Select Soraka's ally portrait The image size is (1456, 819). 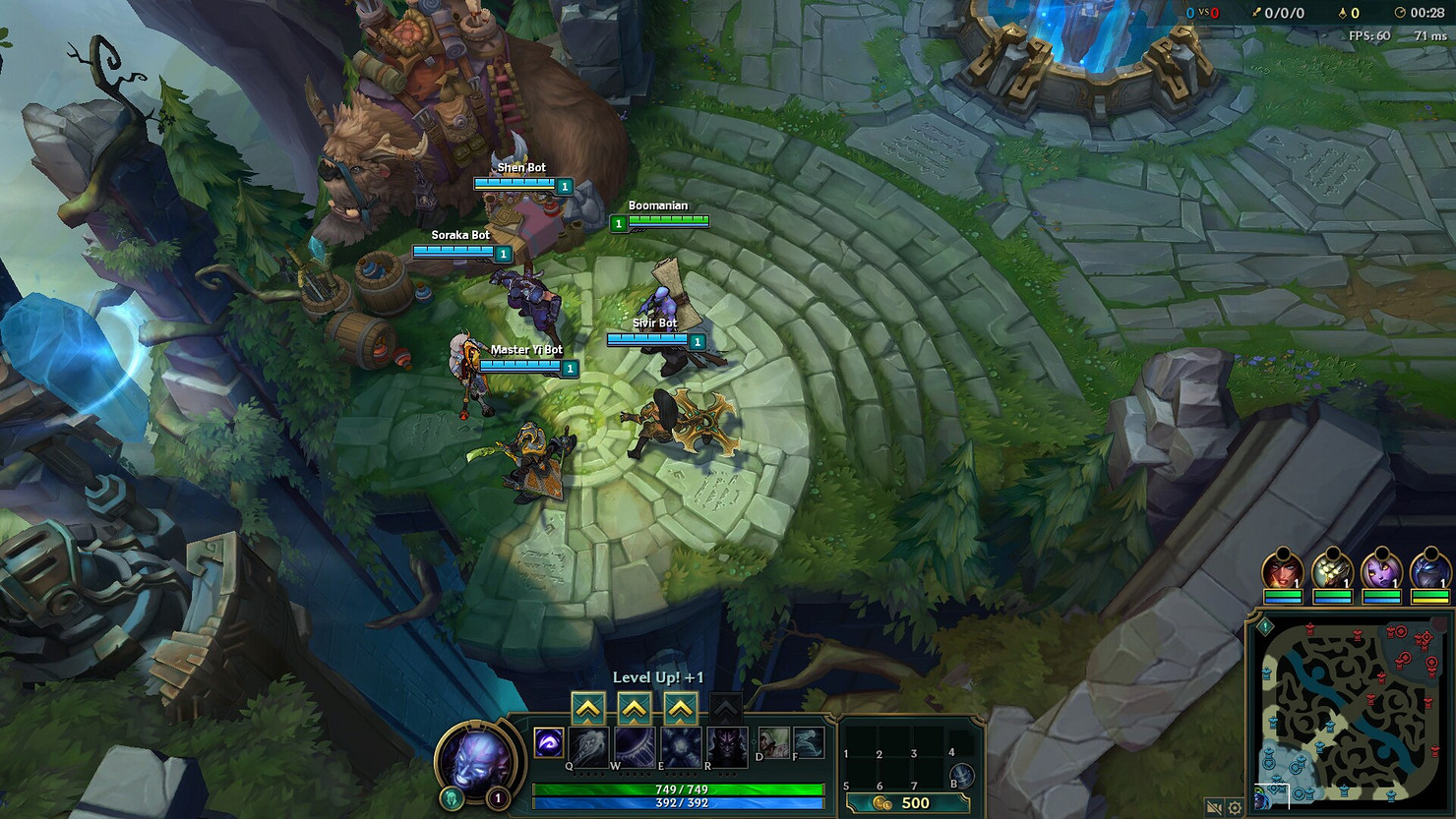point(1381,570)
